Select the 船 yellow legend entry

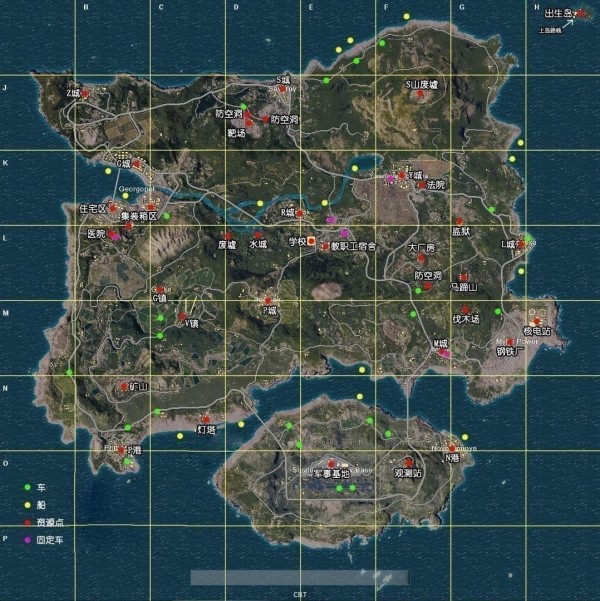(x=28, y=505)
